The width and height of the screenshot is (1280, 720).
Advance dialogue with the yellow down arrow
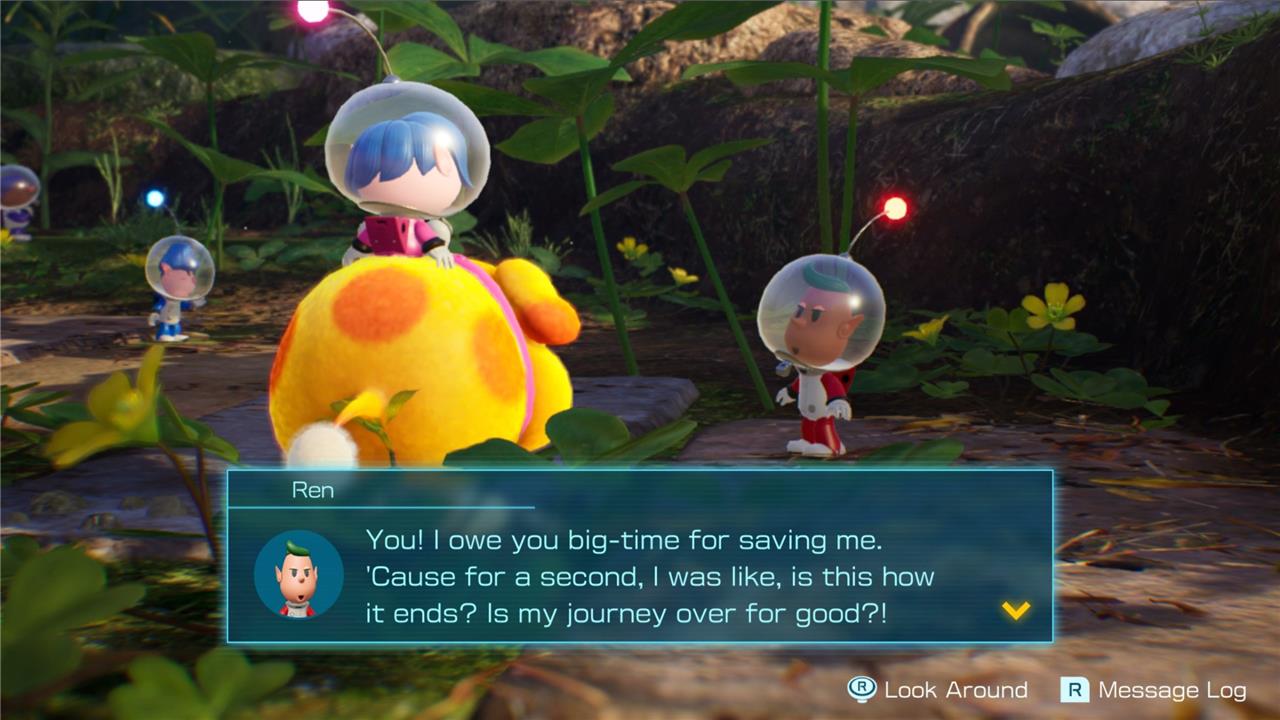pyautogui.click(x=1016, y=610)
